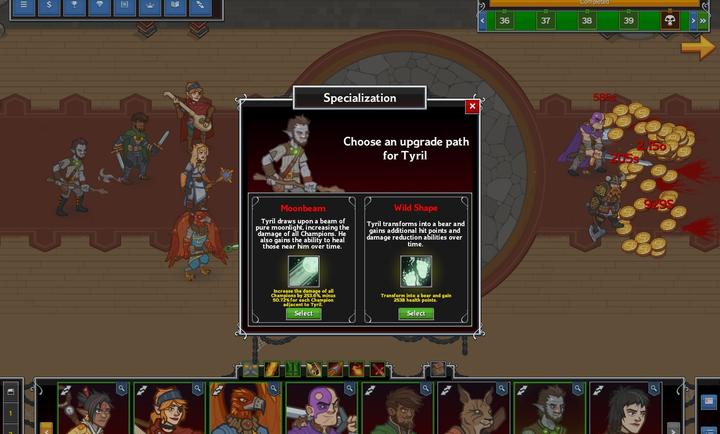Switch to area 39
This screenshot has width=720, height=434.
click(x=629, y=20)
